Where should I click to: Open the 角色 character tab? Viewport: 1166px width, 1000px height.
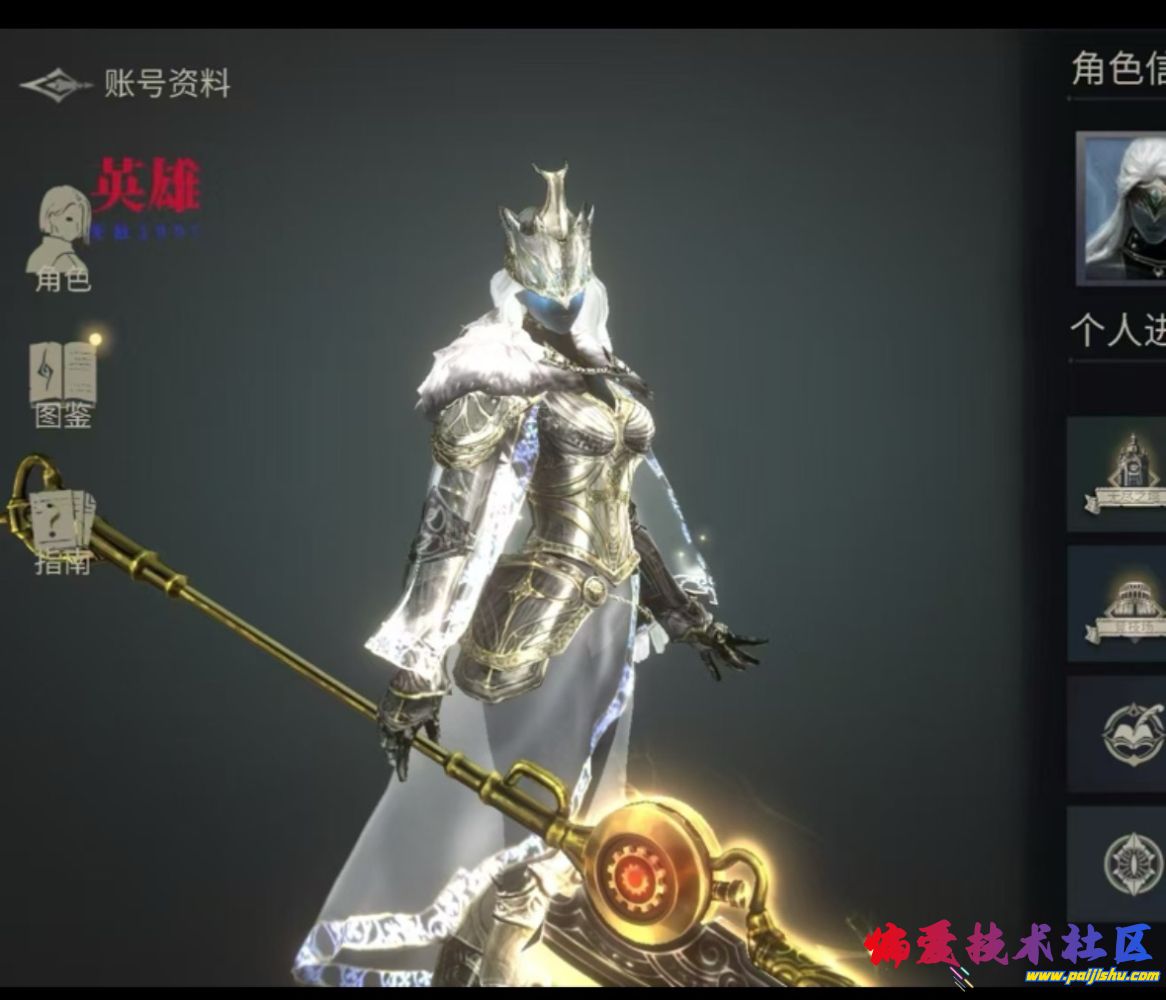click(62, 238)
